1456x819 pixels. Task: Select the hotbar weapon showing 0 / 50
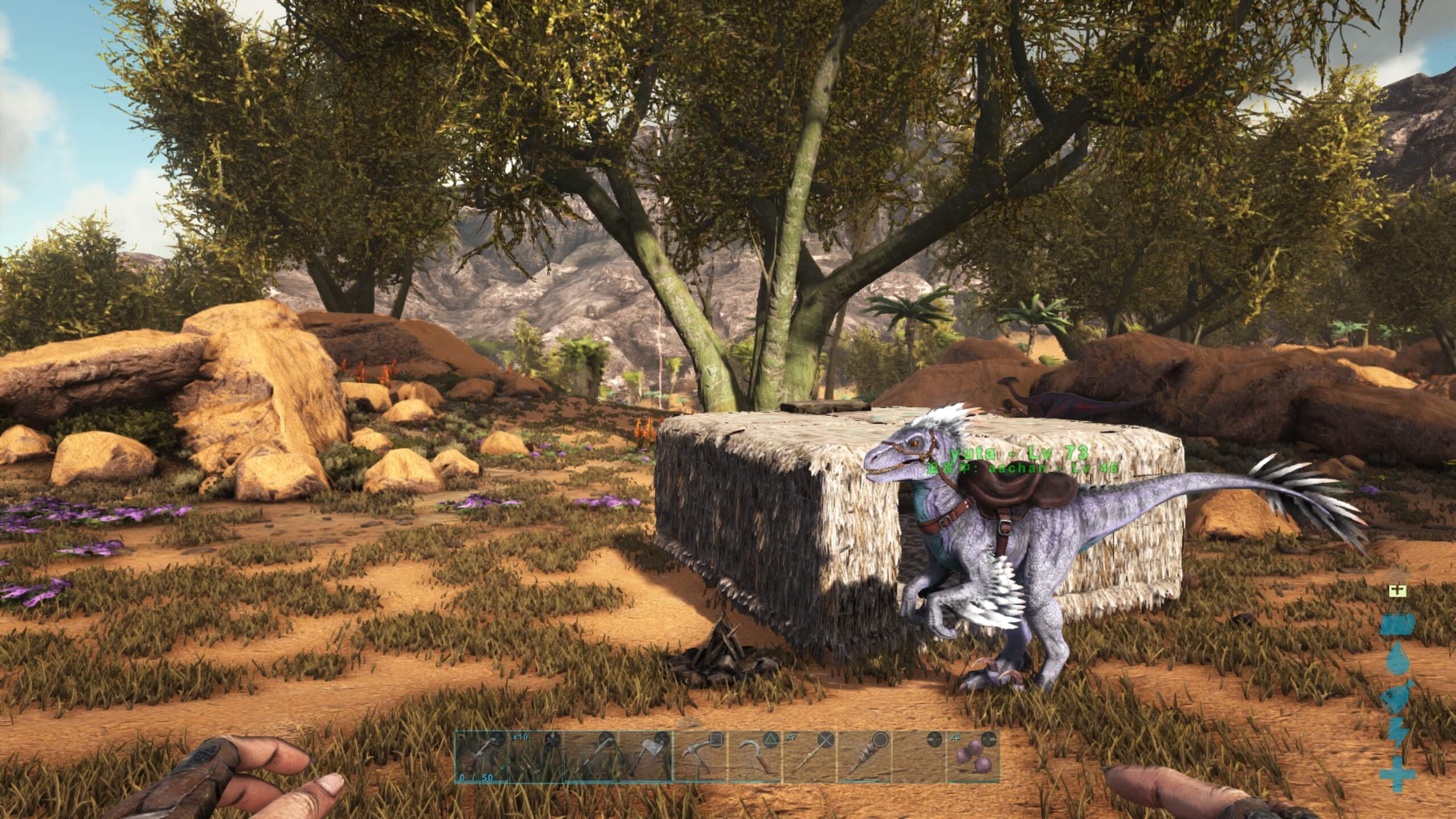[x=481, y=756]
